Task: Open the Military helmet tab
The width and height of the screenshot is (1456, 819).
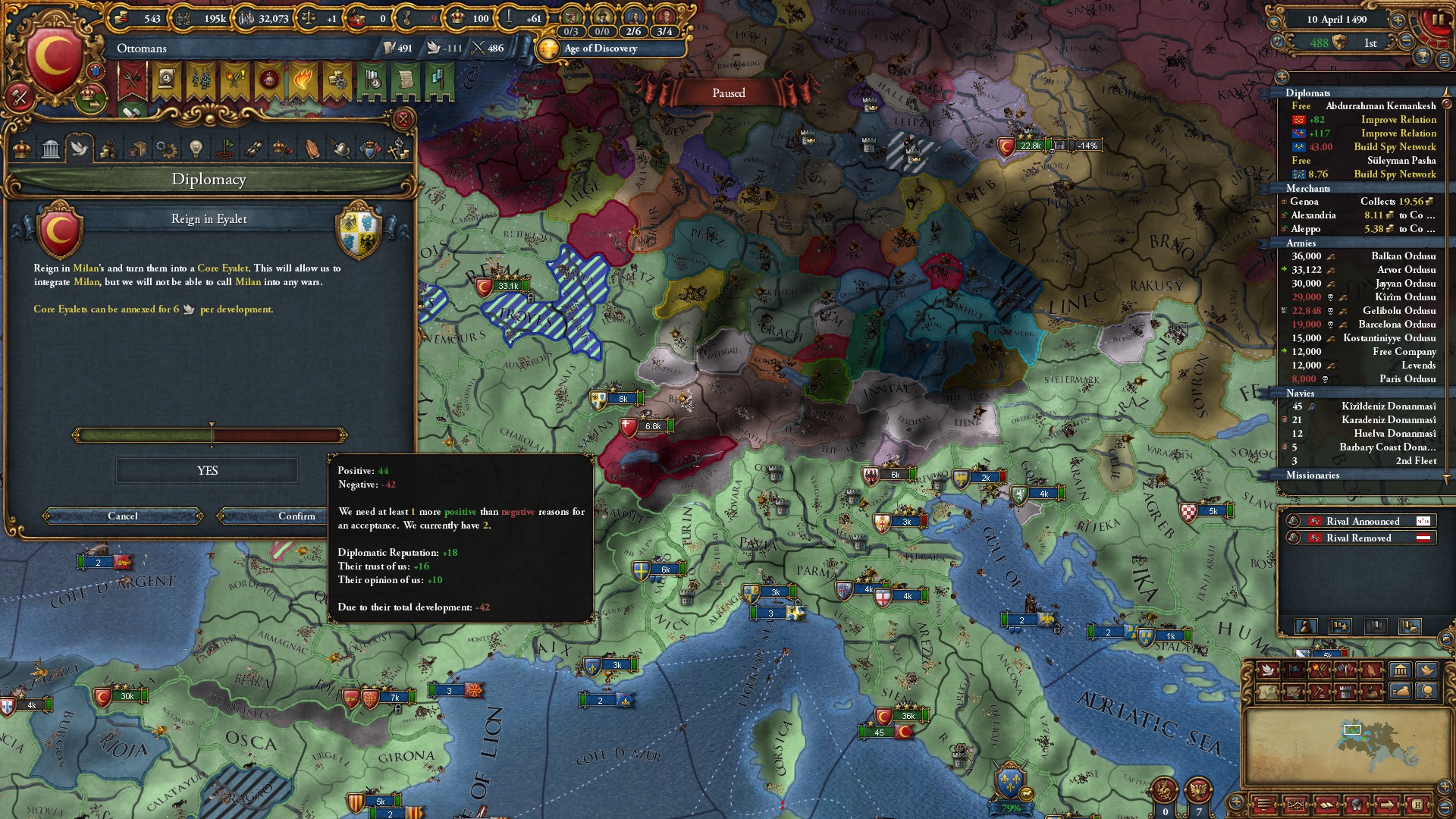Action: (340, 149)
